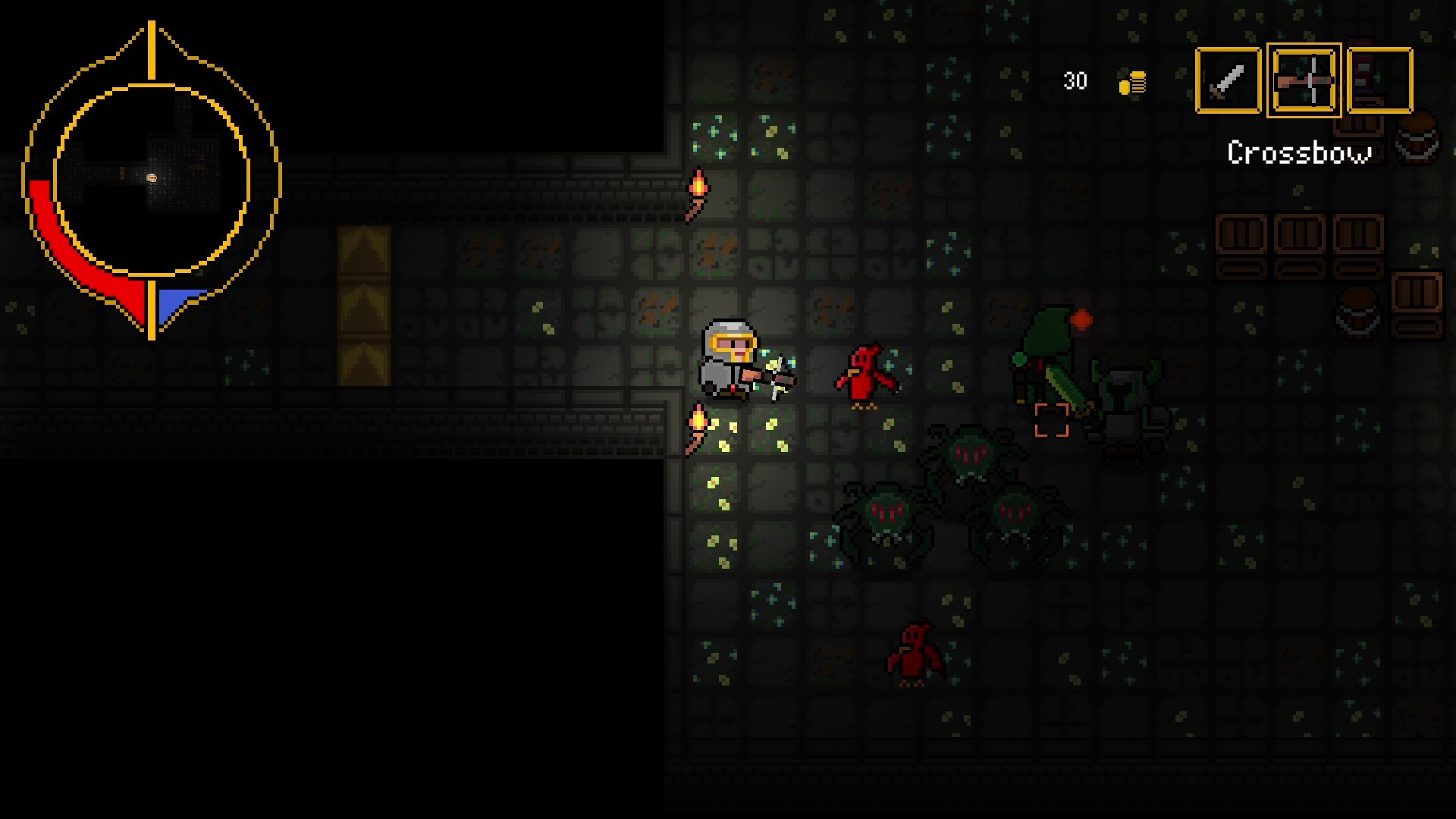The width and height of the screenshot is (1456, 819).
Task: Select the Crossbow weapon slot
Action: pos(1305,80)
